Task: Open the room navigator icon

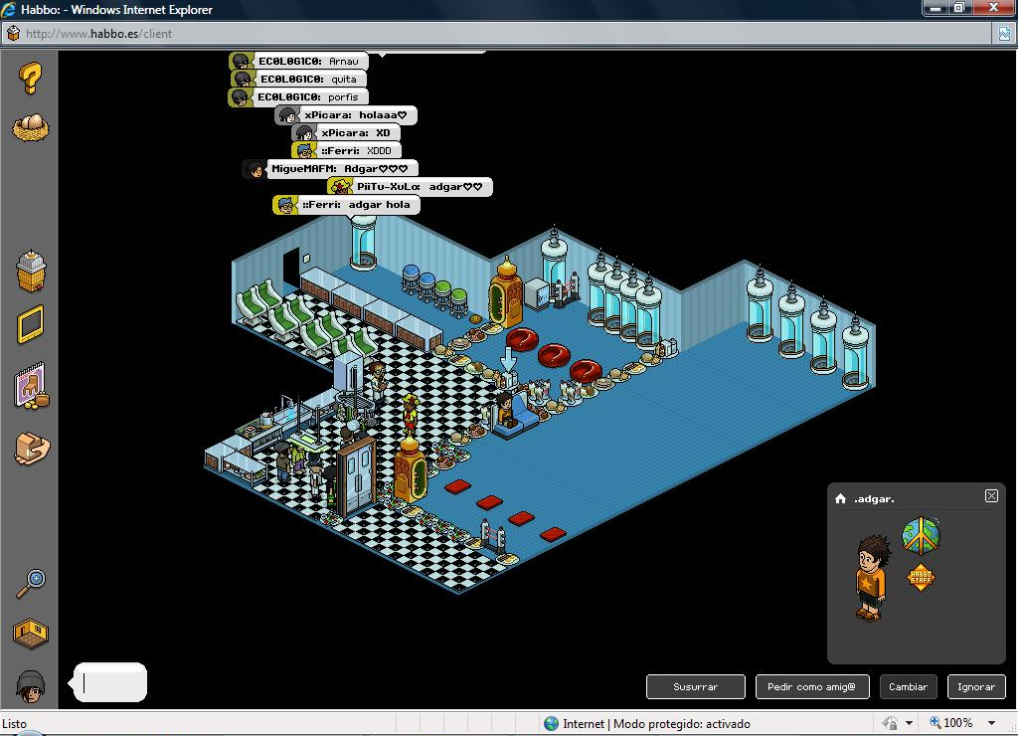Action: pyautogui.click(x=31, y=633)
